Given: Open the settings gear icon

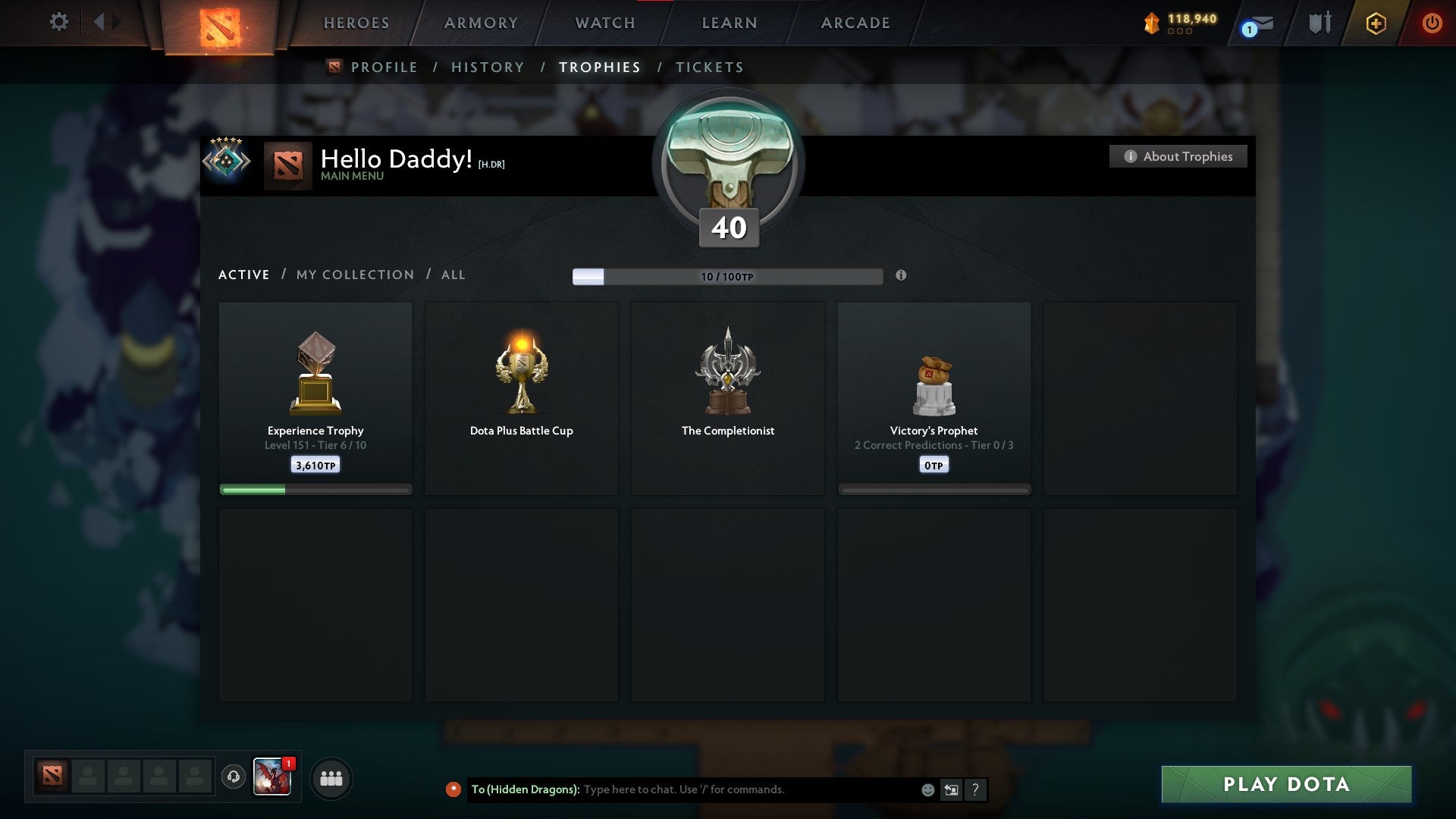Looking at the screenshot, I should point(58,22).
